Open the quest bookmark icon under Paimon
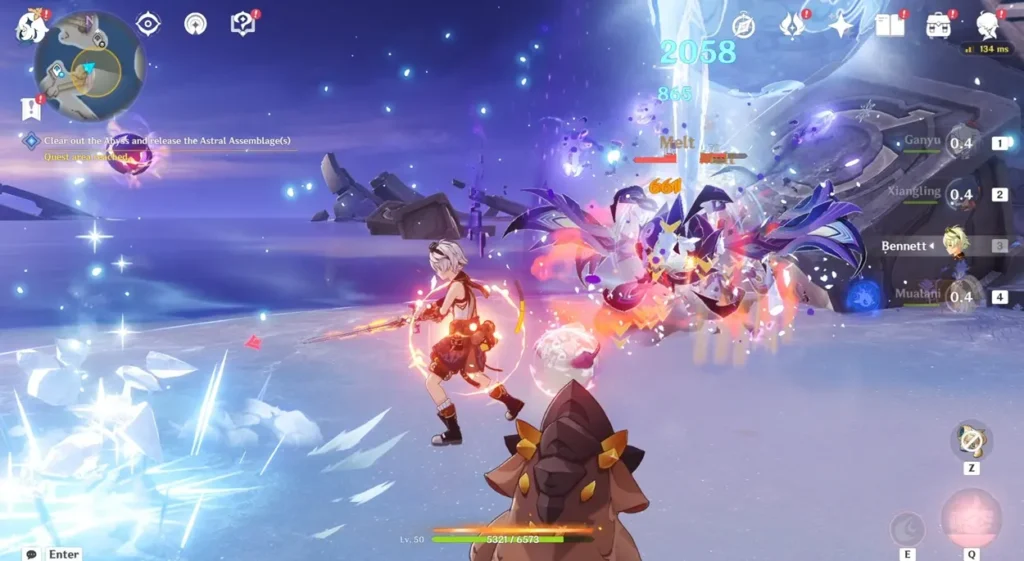This screenshot has width=1024, height=561. point(30,107)
